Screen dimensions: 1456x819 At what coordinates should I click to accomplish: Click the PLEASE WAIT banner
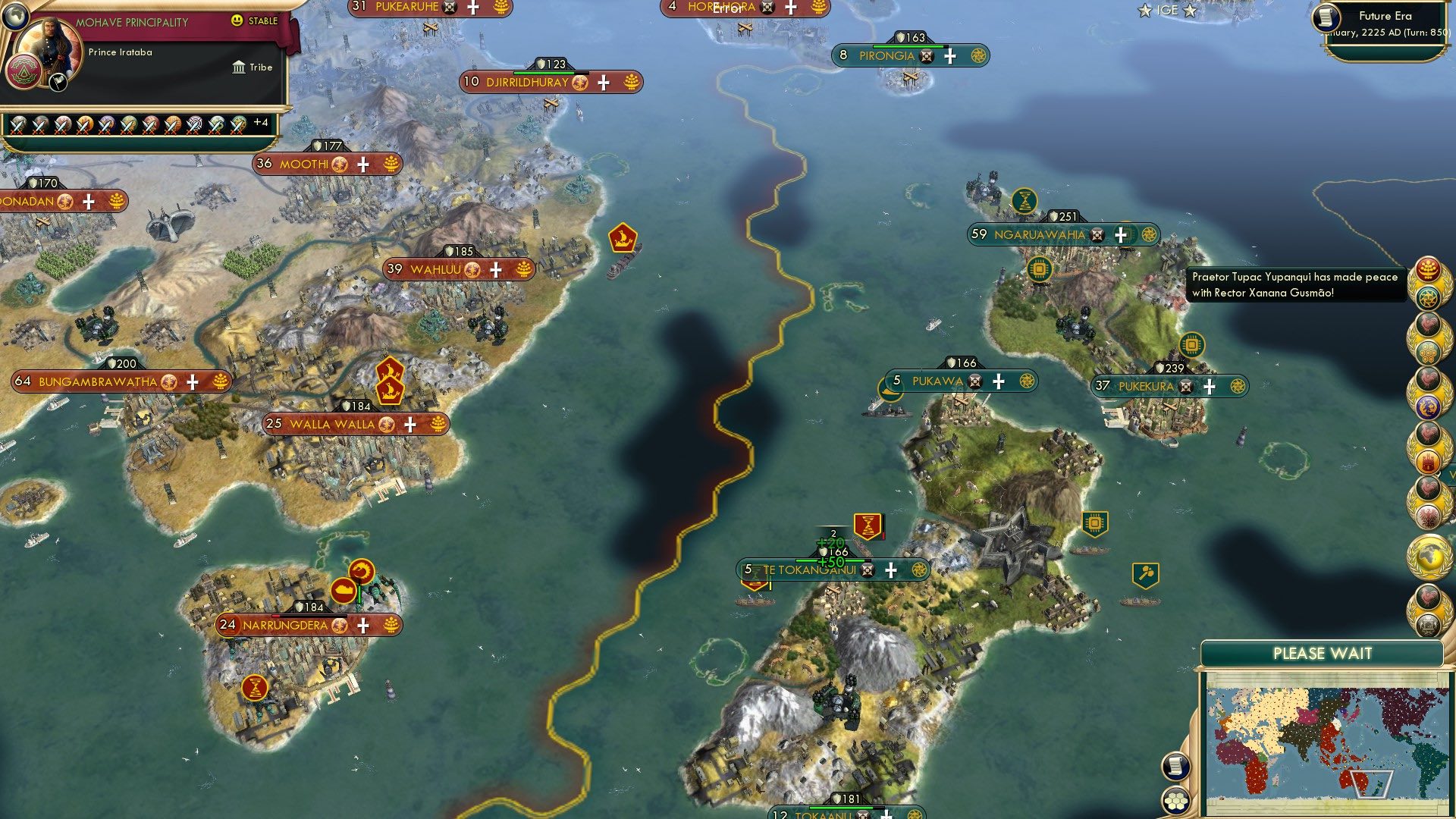tap(1323, 652)
